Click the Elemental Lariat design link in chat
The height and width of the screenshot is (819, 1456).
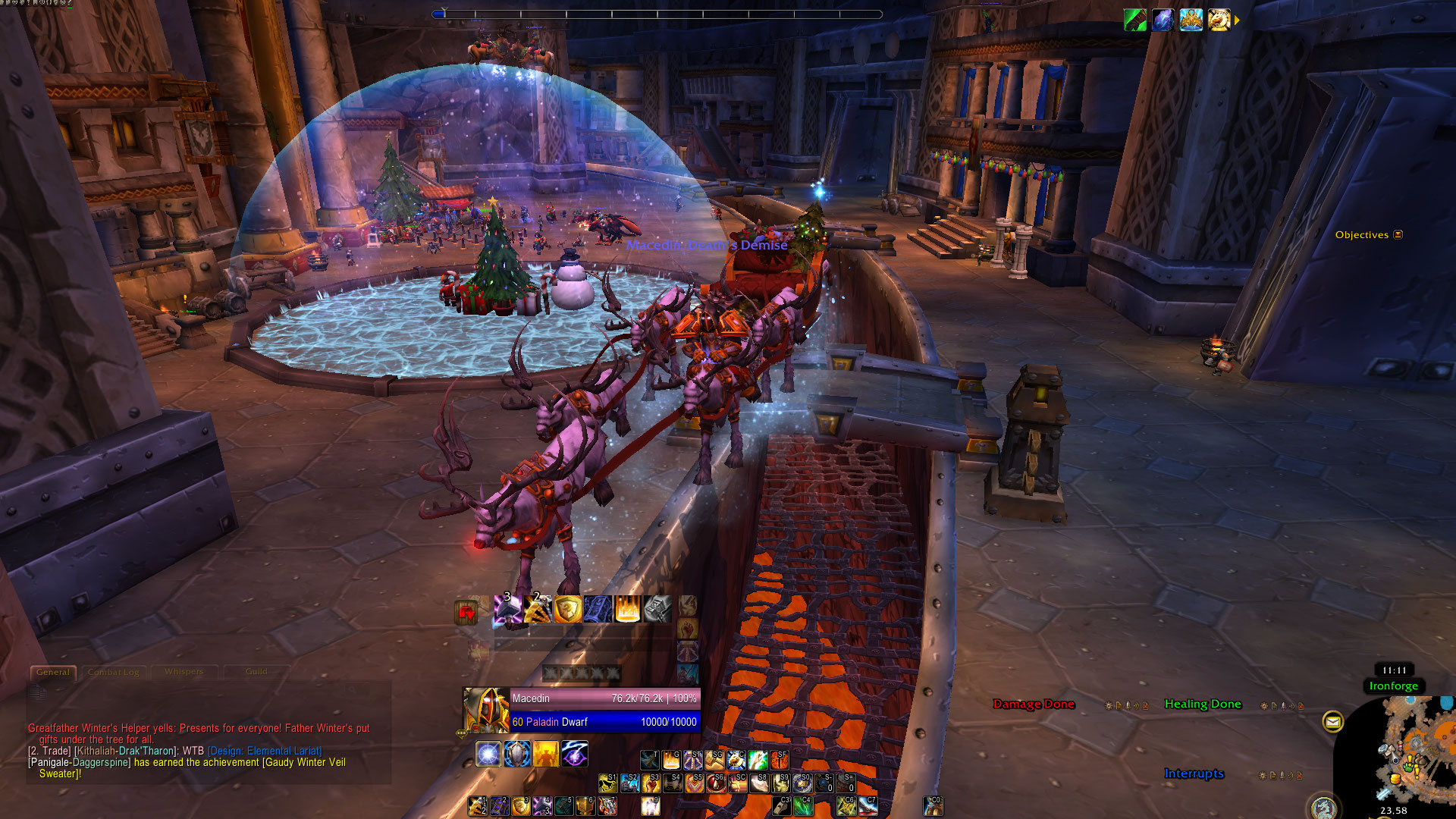coord(265,751)
